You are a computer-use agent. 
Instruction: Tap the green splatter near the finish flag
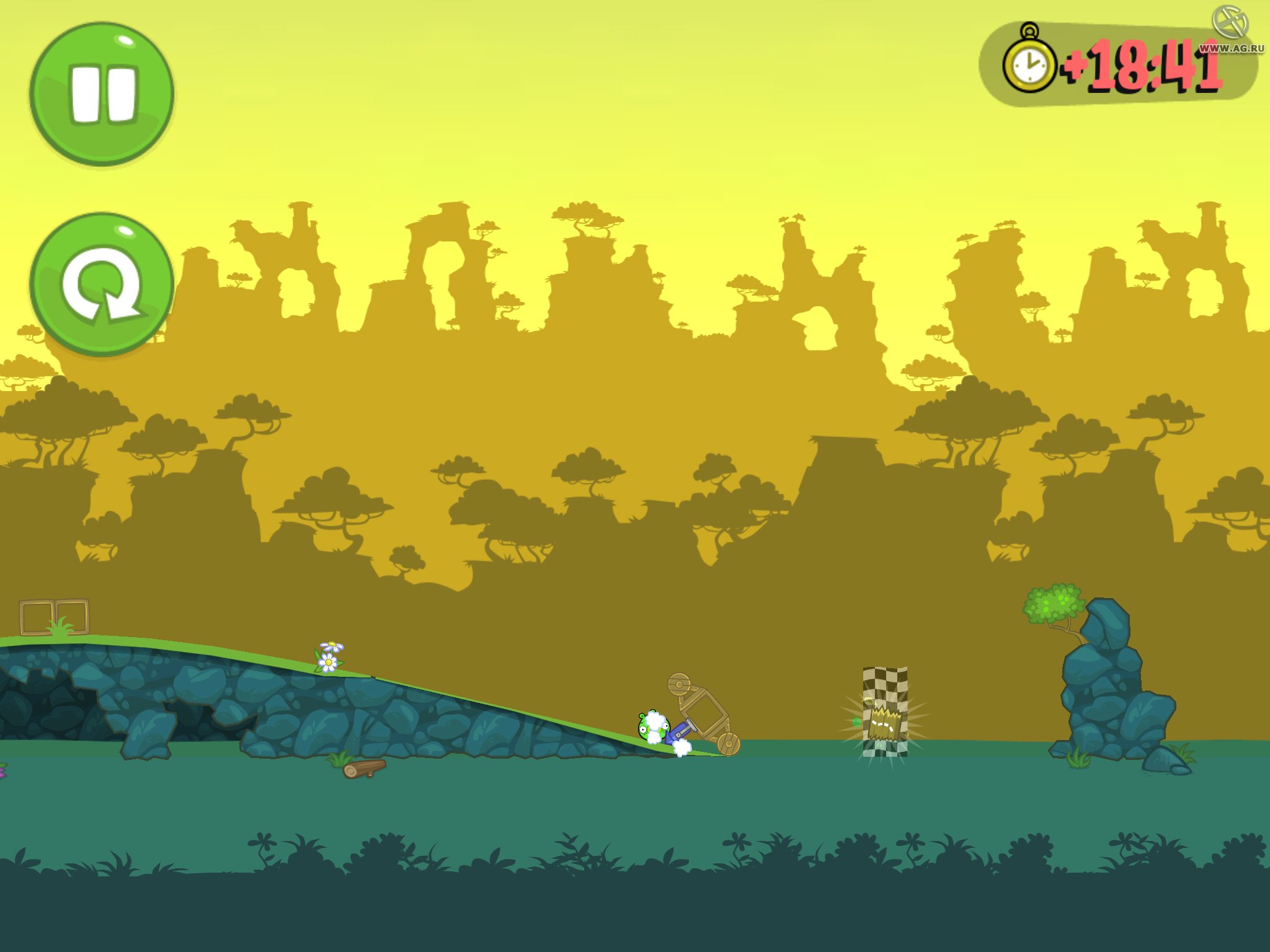pos(856,721)
